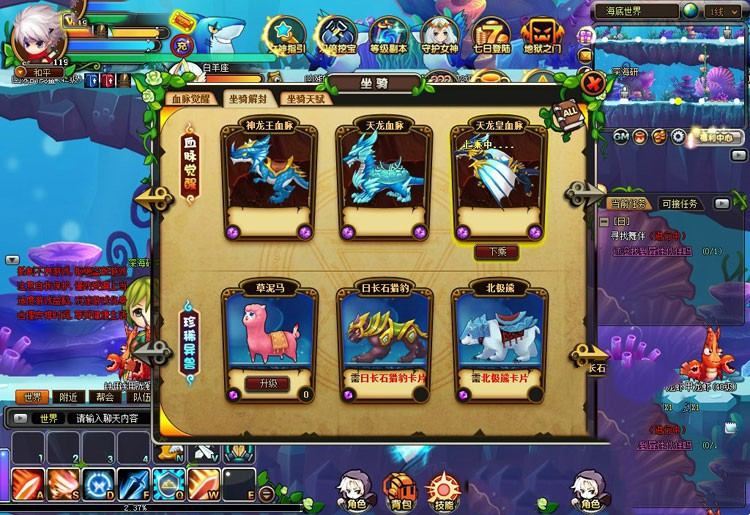Switch to the 坐骑天赋 tab
This screenshot has width=750, height=515.
coord(304,99)
